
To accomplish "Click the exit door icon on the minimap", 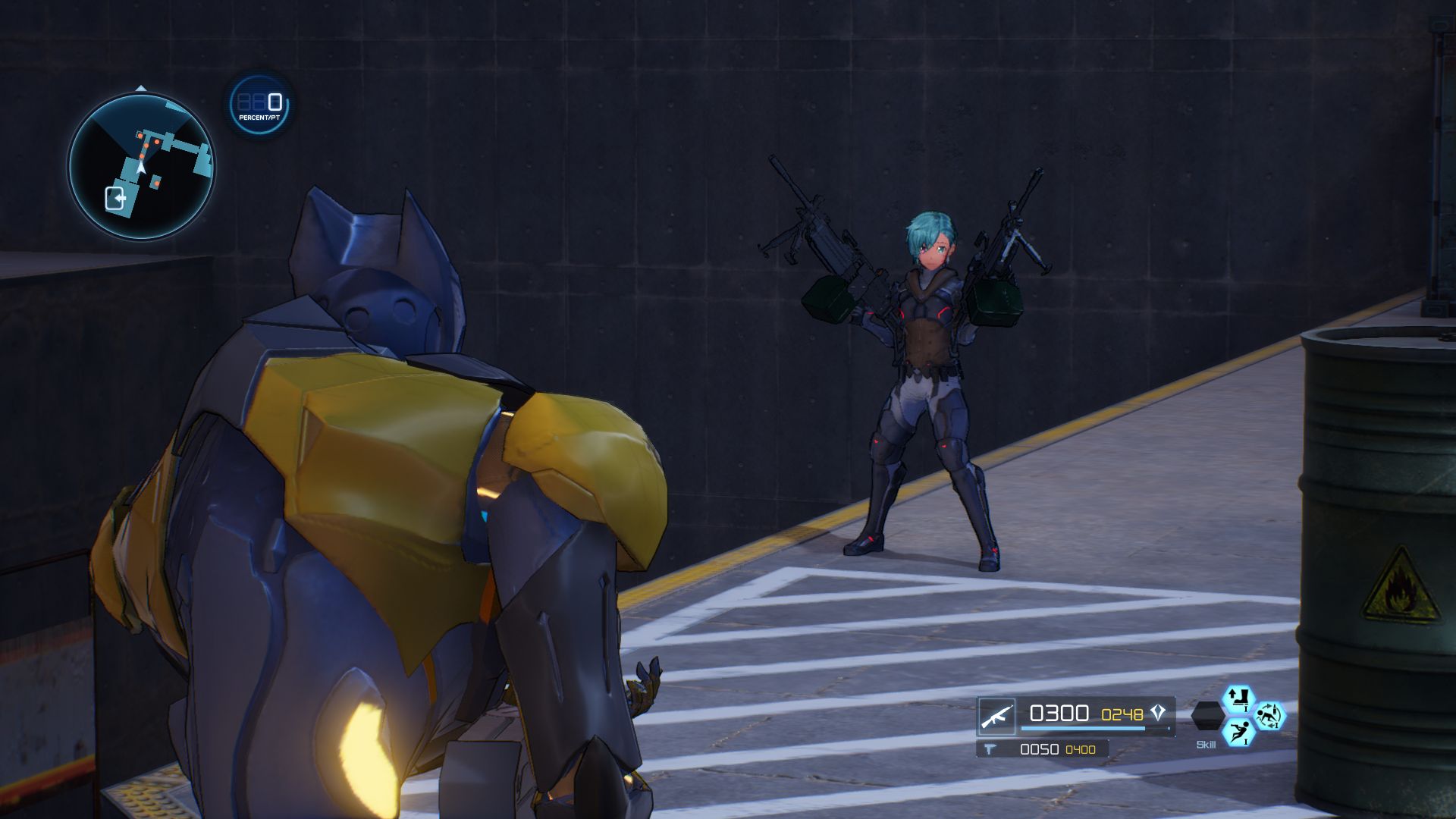I will click(115, 197).
